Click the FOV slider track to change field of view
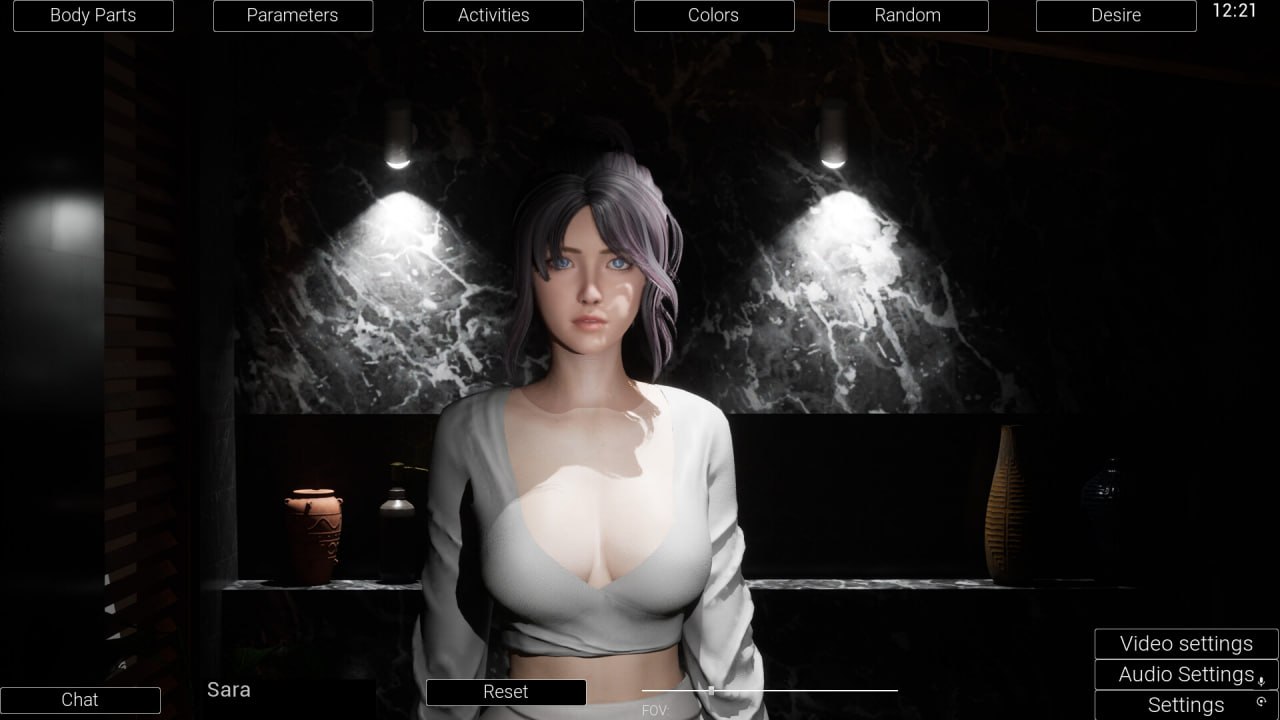Screen dimensions: 1280x720 pyautogui.click(x=800, y=690)
